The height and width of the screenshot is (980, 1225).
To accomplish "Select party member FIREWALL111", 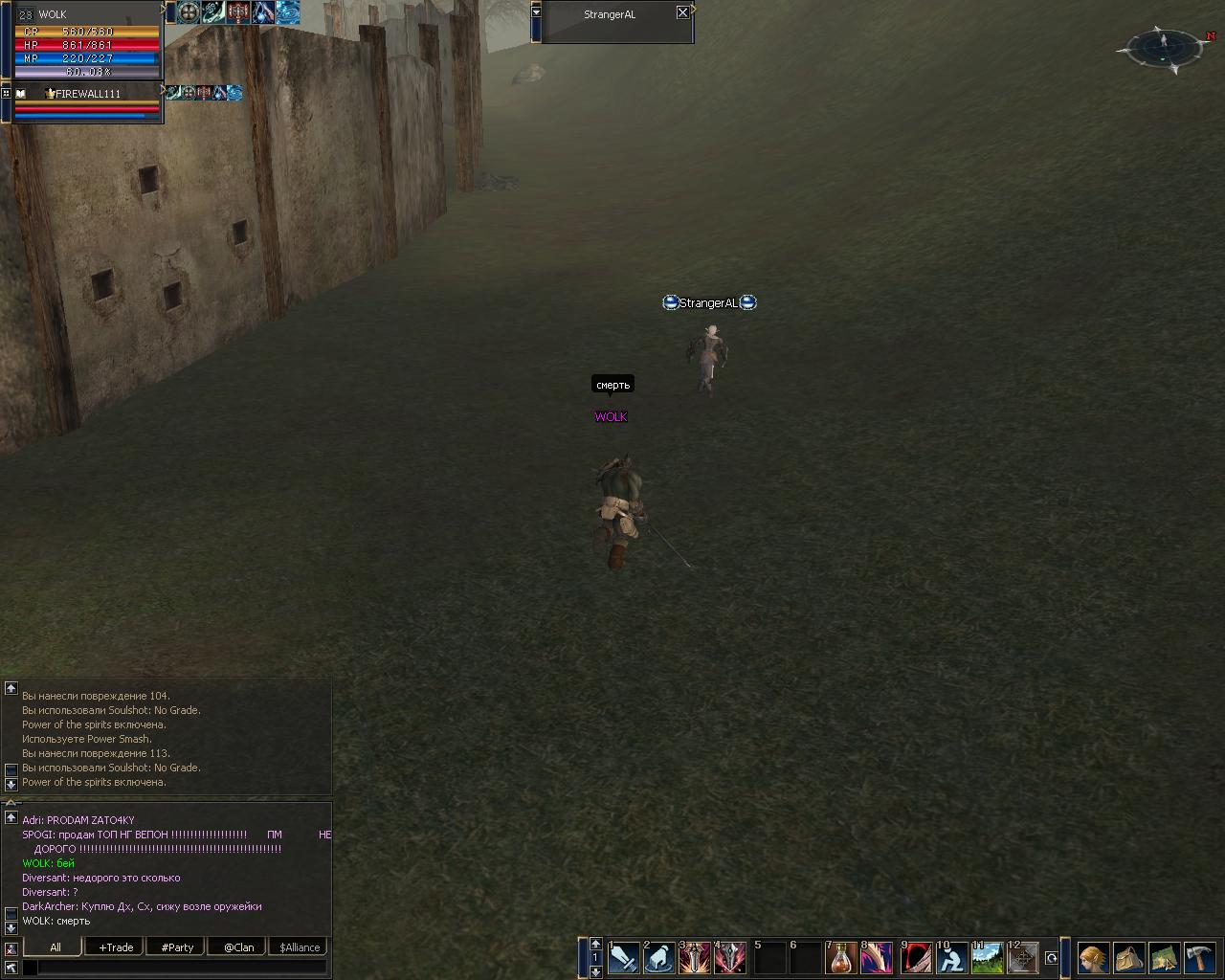I will coord(86,94).
